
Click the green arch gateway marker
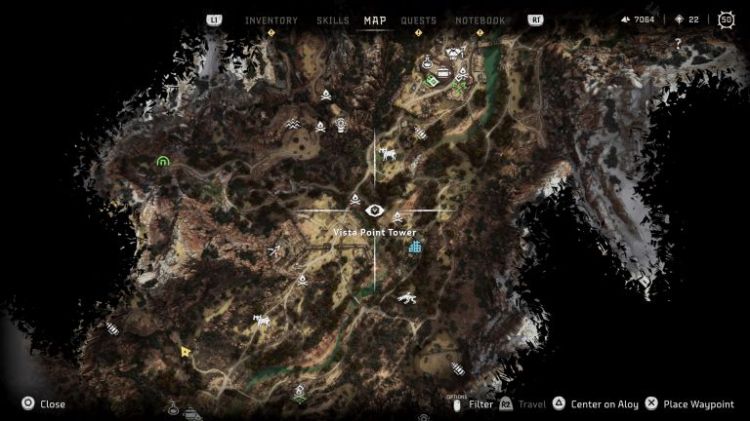point(163,160)
